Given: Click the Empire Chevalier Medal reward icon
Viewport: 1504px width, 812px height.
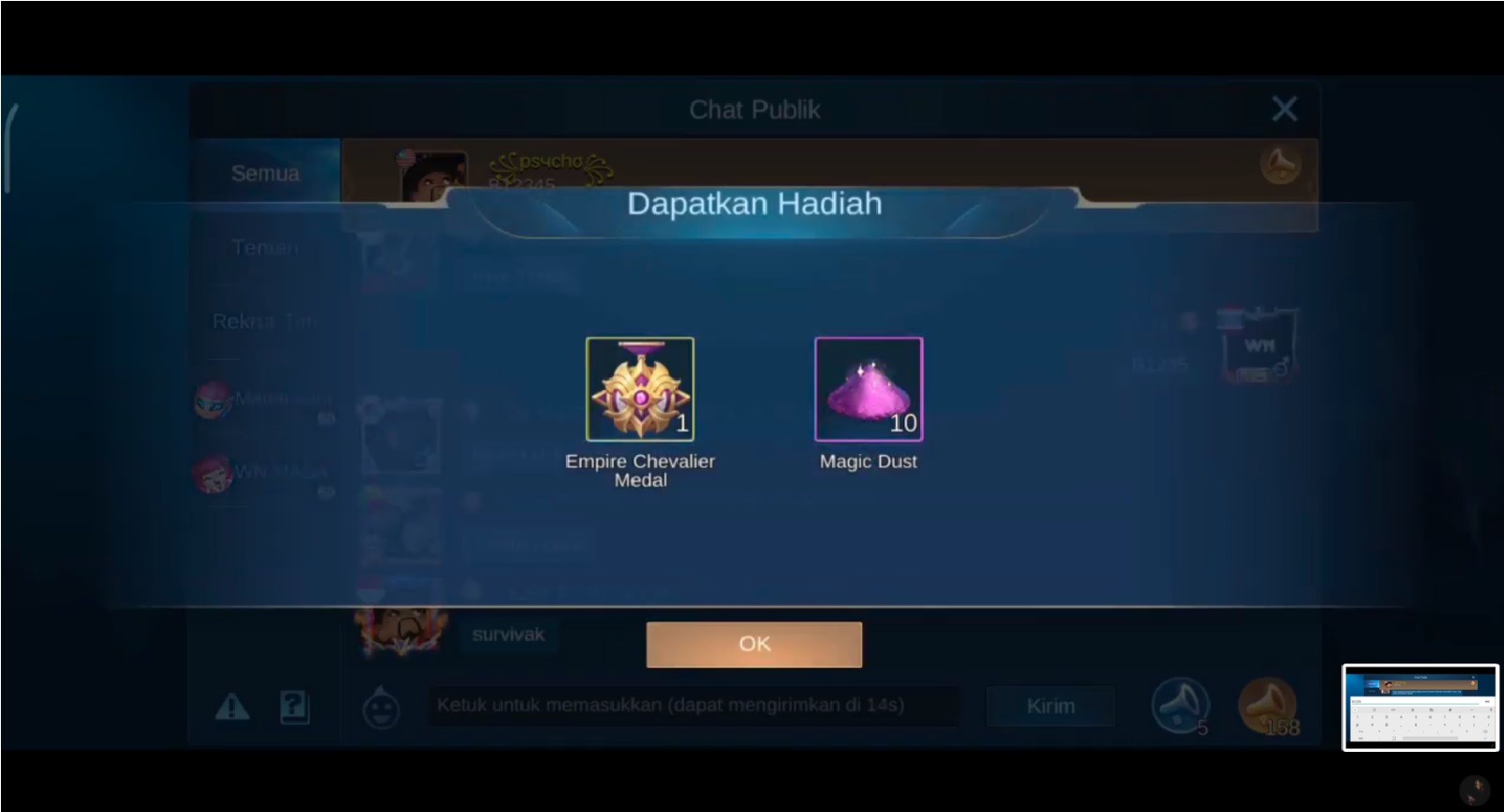Looking at the screenshot, I should point(640,388).
